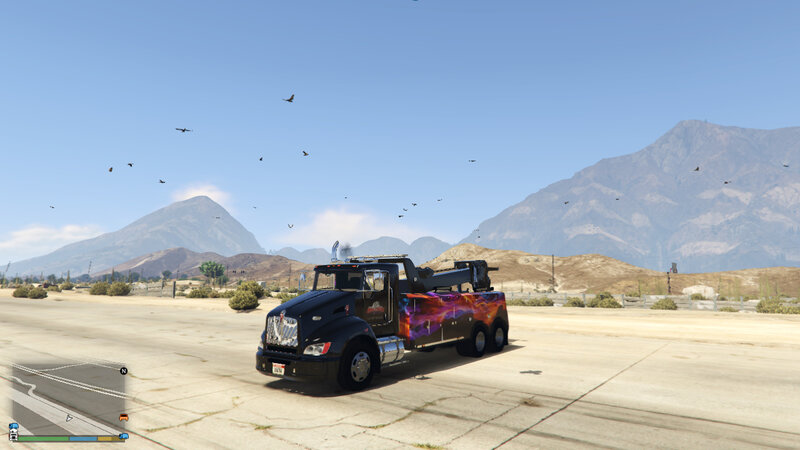Click the north compass marker on the minimap
Viewport: 800px width, 450px height.
[123, 371]
